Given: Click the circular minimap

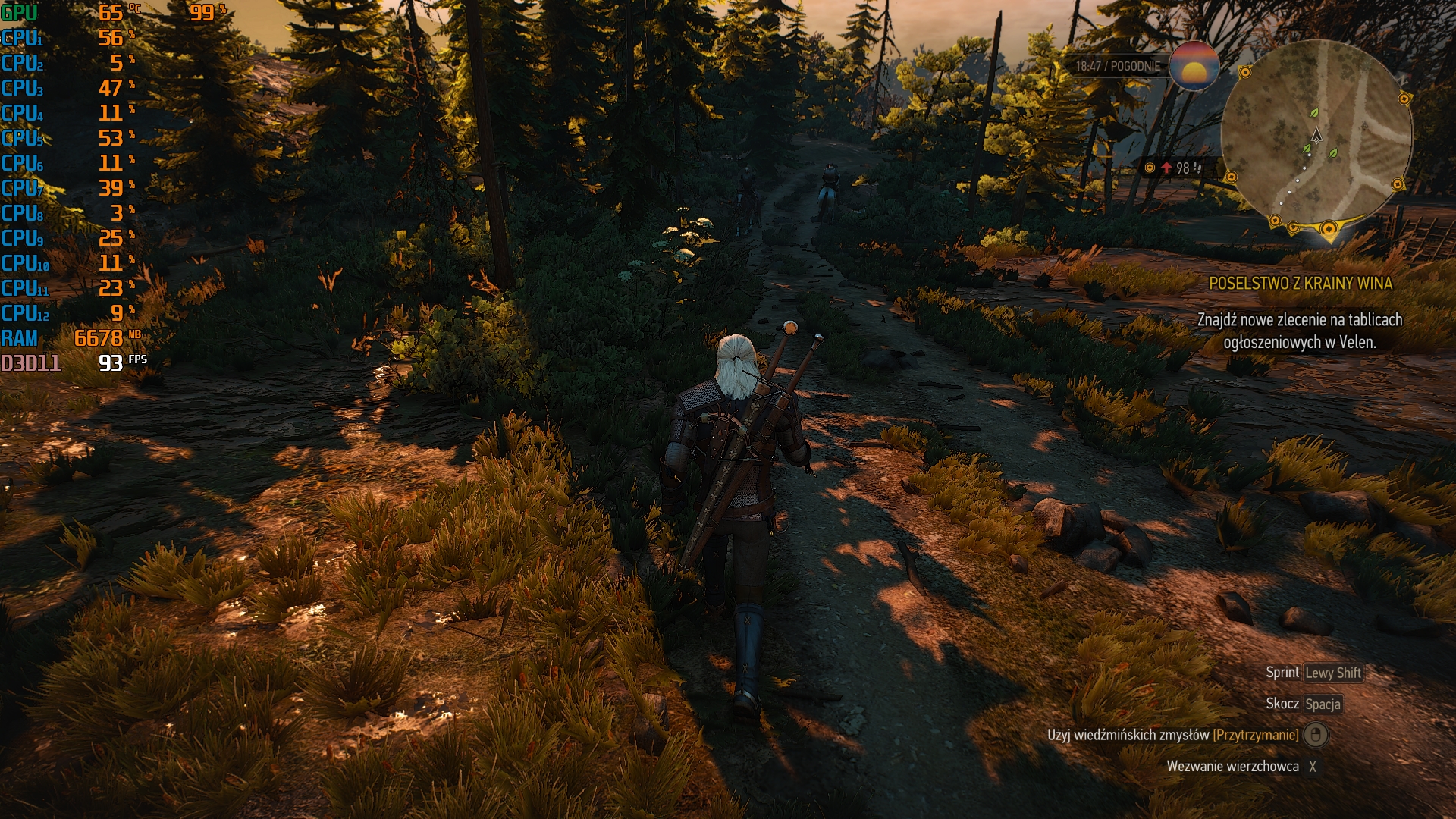Looking at the screenshot, I should [1317, 136].
